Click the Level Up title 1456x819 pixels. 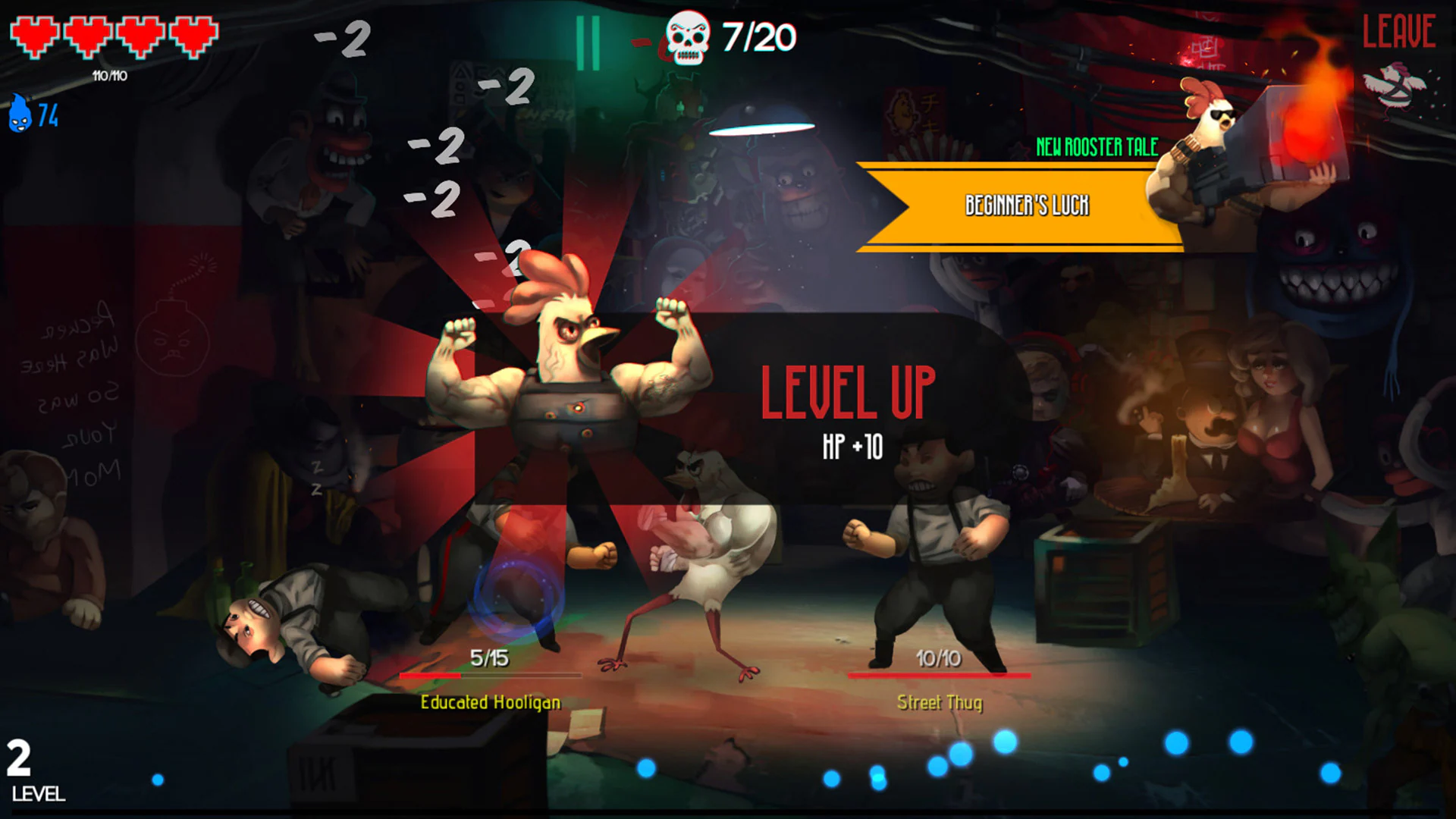click(x=850, y=393)
